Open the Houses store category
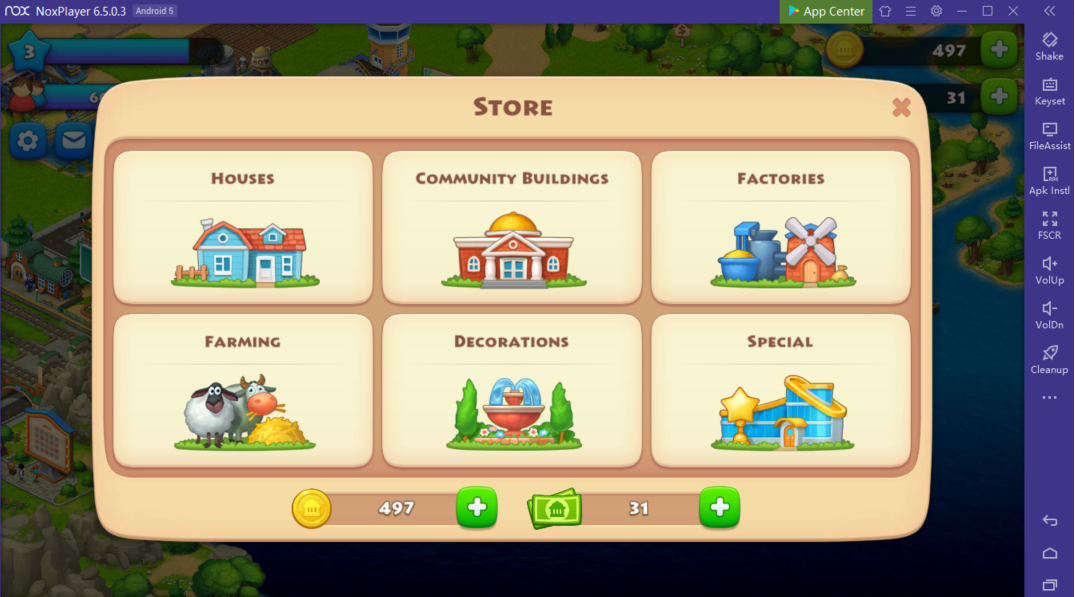Screen dimensions: 1075x597 [x=243, y=227]
